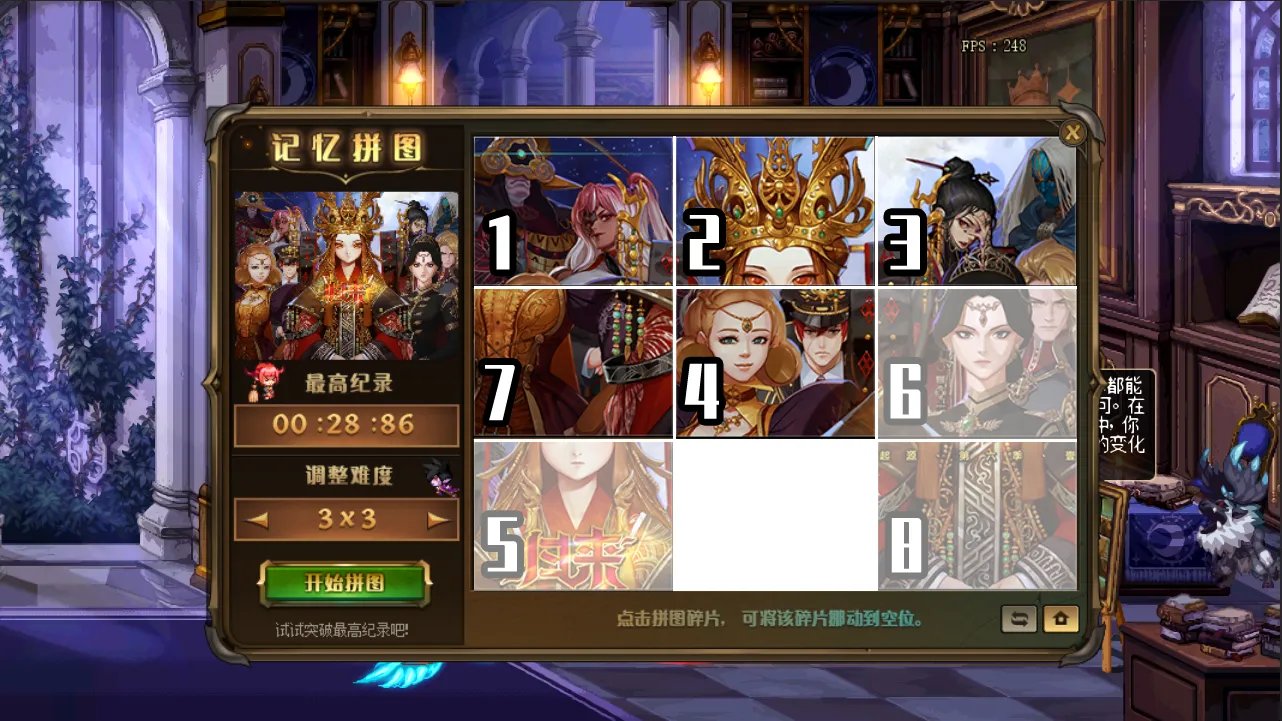Select puzzle piece 3

click(976, 212)
